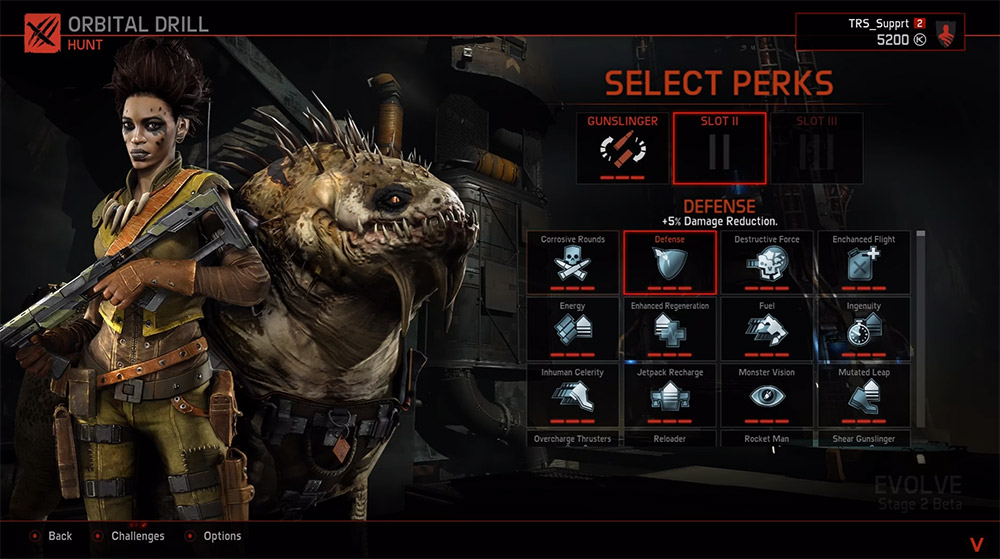Screen dimensions: 1000x559
Task: Select the Fuel perk tile
Action: [x=767, y=329]
